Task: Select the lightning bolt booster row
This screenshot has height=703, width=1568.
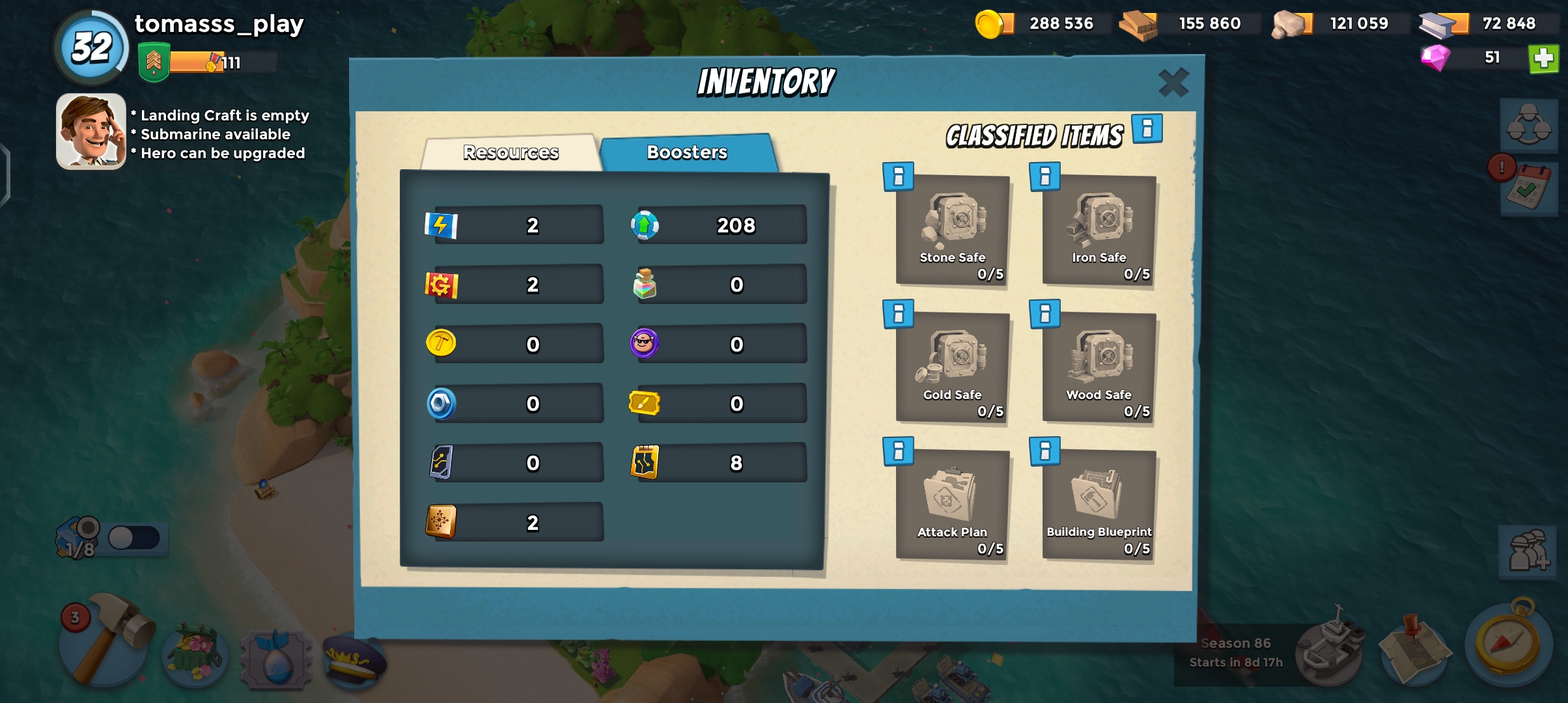Action: point(514,225)
